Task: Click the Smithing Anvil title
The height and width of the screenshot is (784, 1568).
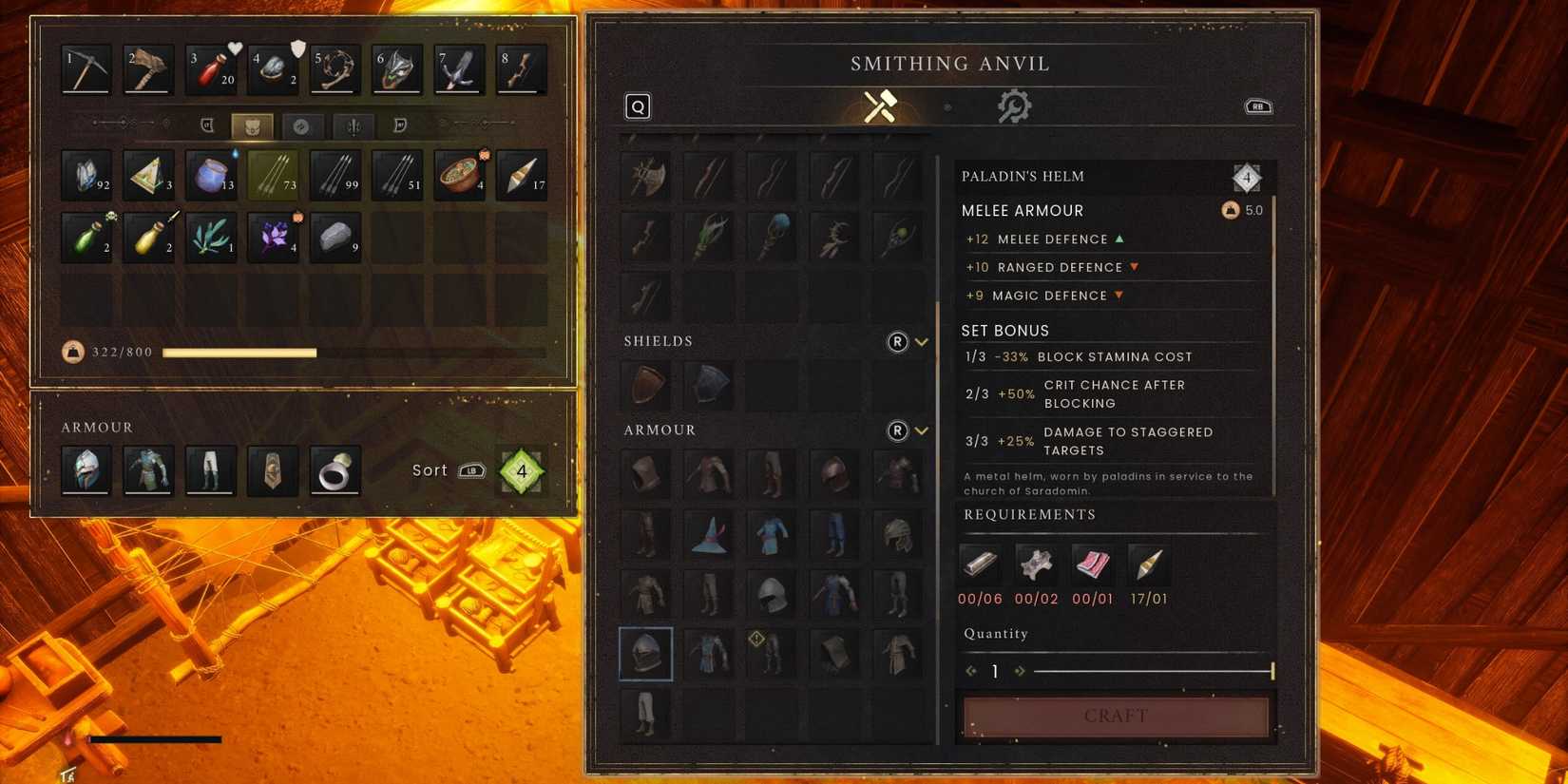Action: tap(950, 63)
